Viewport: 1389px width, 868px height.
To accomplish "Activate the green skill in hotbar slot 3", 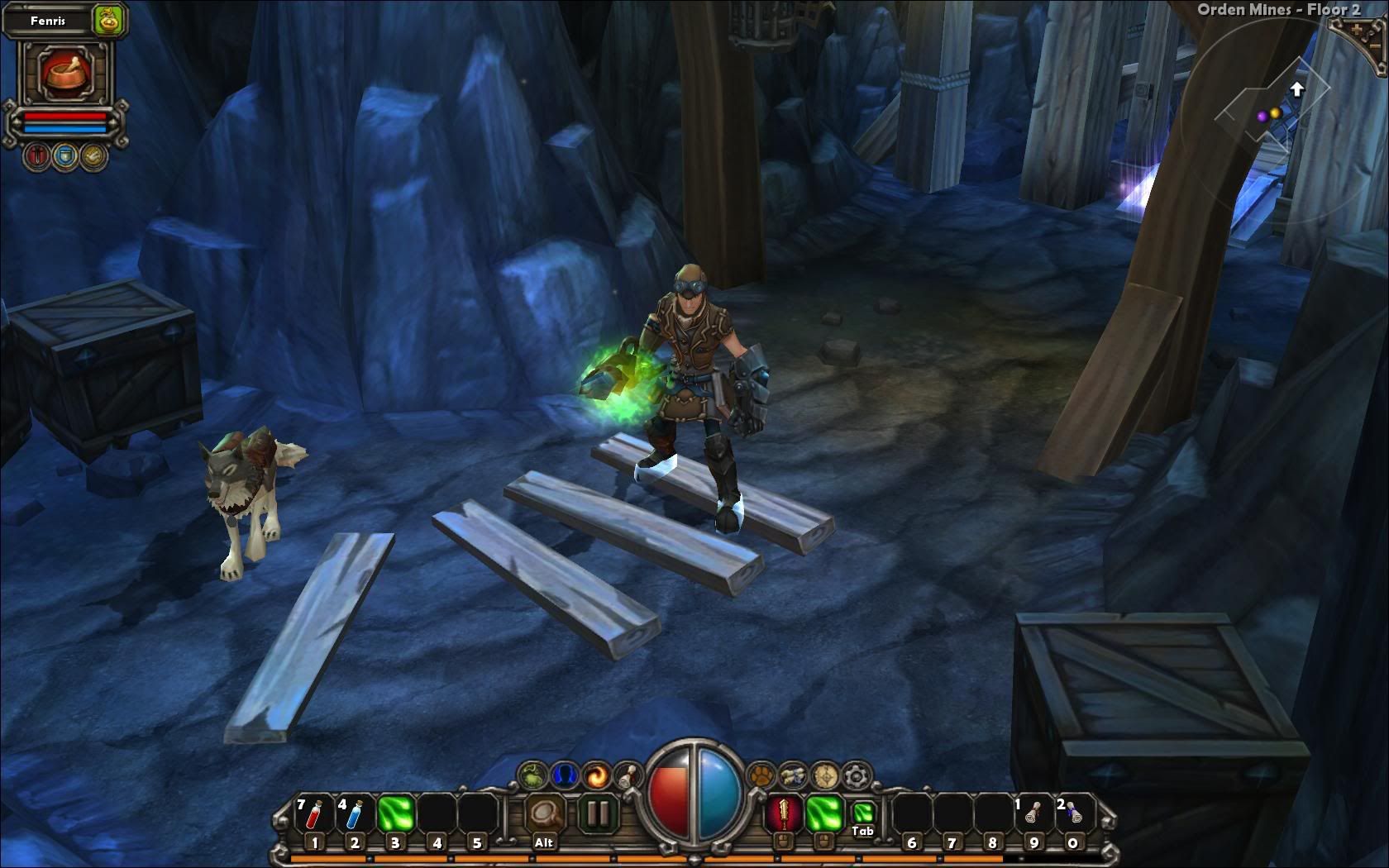I will (x=395, y=814).
